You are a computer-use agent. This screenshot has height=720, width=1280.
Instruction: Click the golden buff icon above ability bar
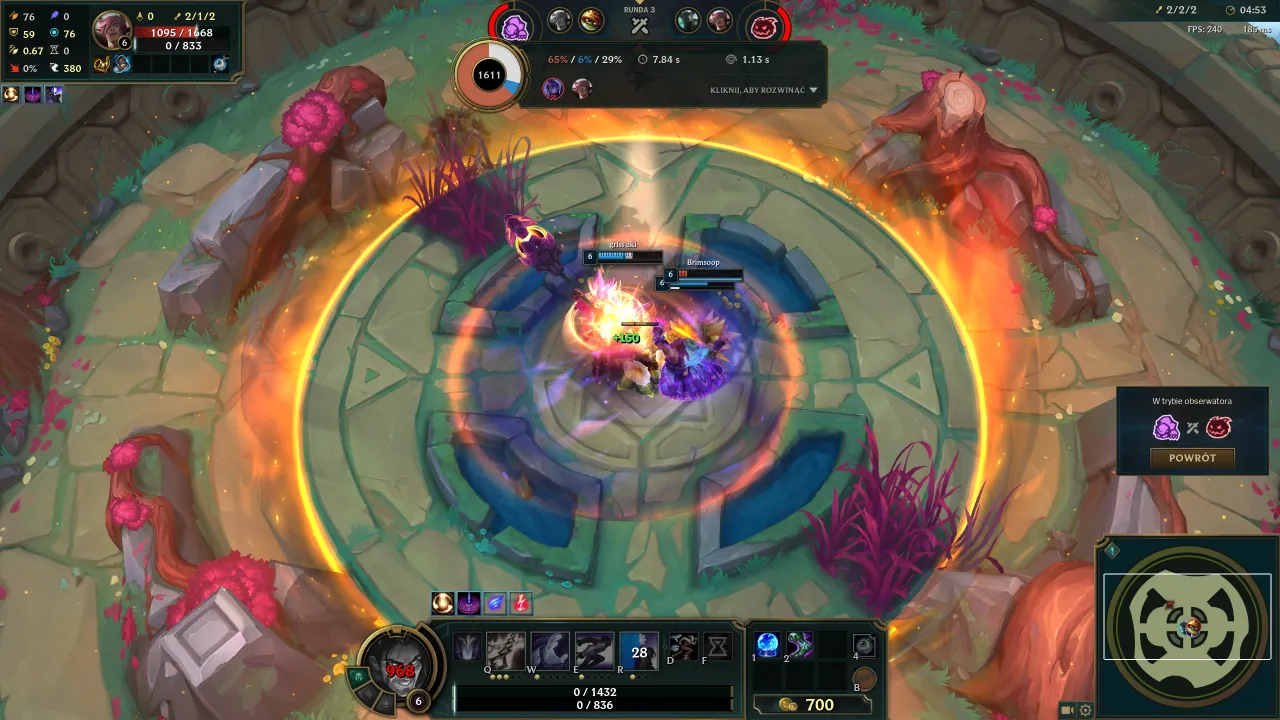point(443,603)
